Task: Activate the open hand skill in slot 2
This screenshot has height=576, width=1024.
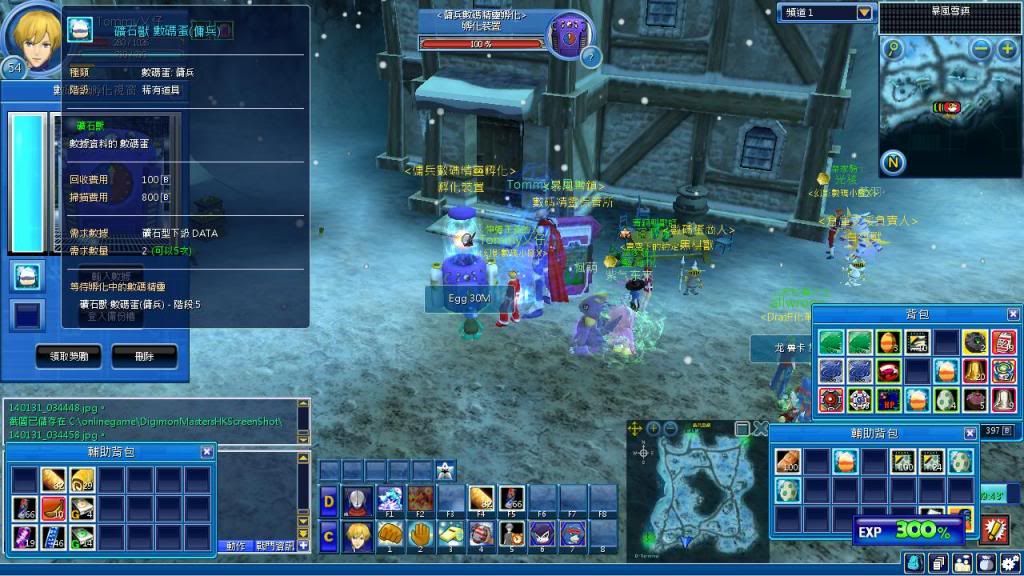Action: [x=421, y=535]
